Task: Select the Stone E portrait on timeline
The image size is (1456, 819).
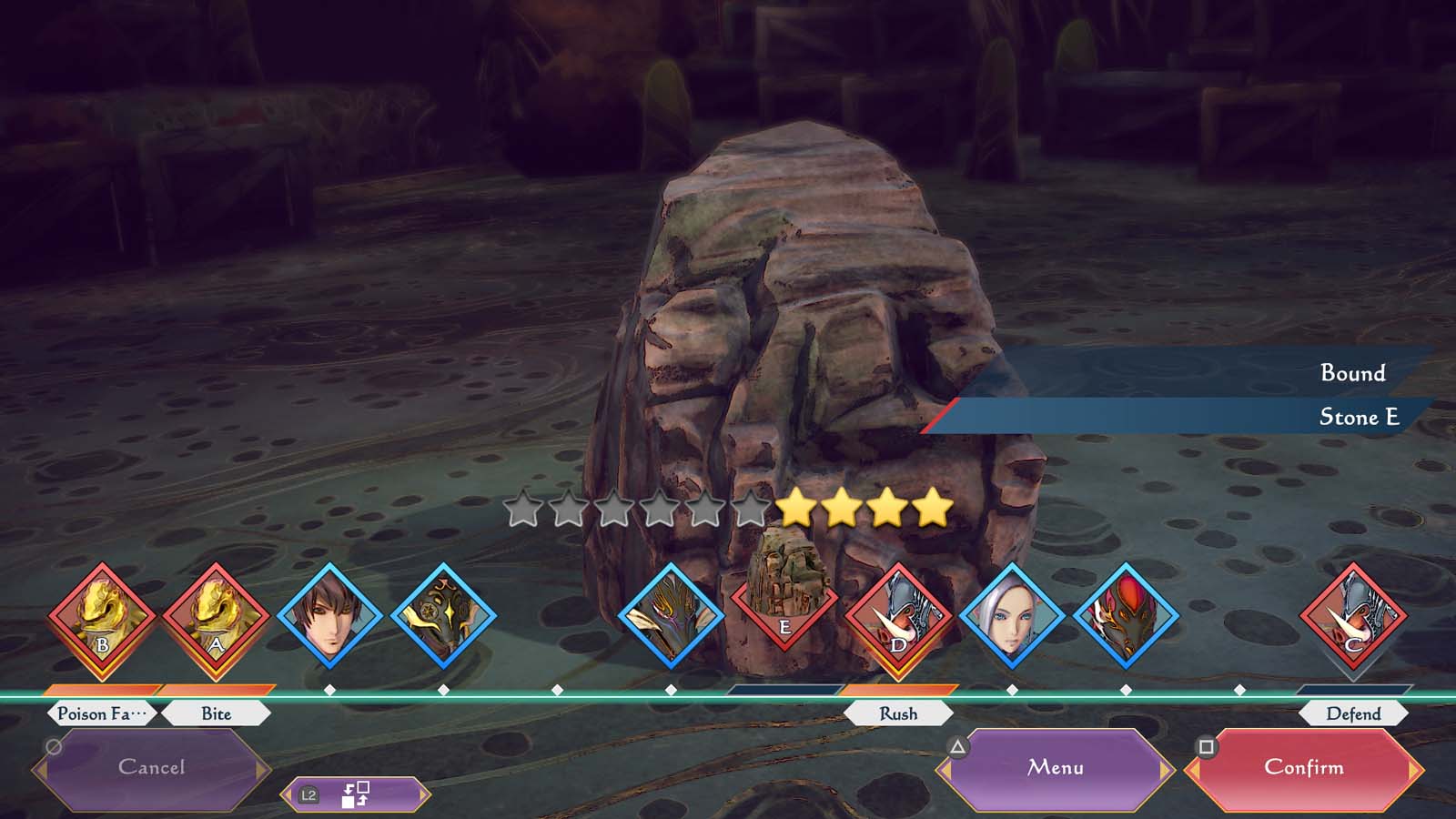Action: pos(784,601)
